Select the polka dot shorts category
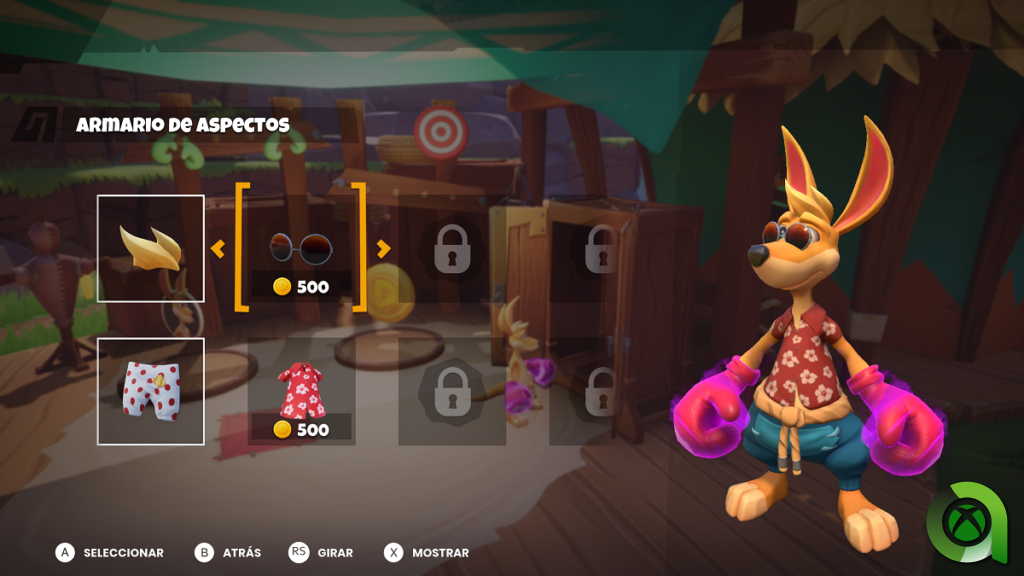The width and height of the screenshot is (1024, 576). coord(150,391)
